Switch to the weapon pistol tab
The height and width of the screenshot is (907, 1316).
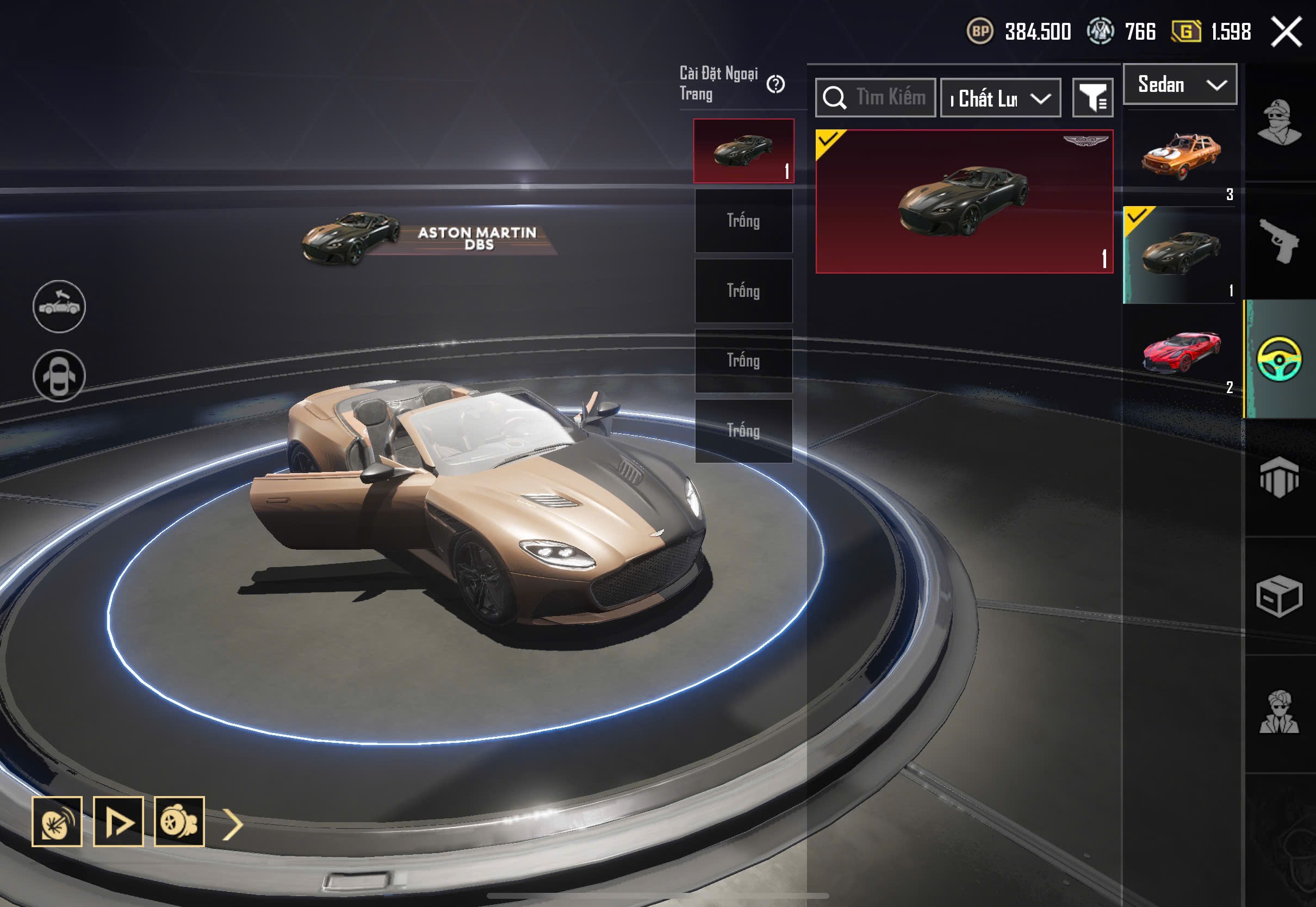1279,241
